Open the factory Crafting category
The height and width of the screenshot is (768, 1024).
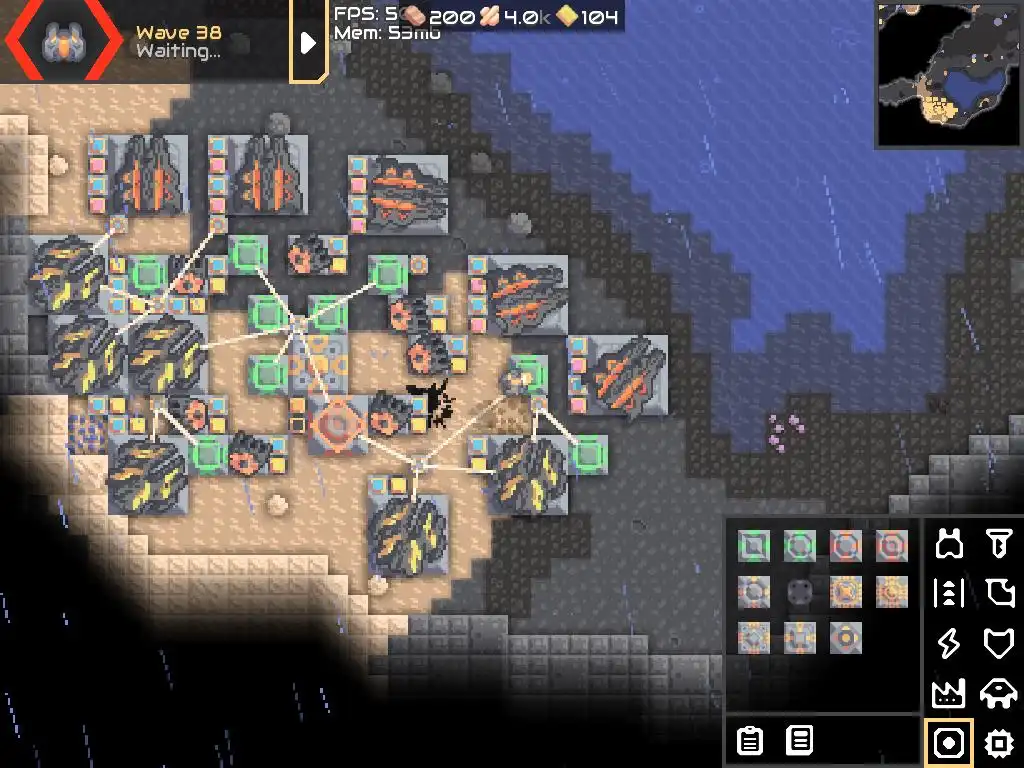tap(949, 692)
